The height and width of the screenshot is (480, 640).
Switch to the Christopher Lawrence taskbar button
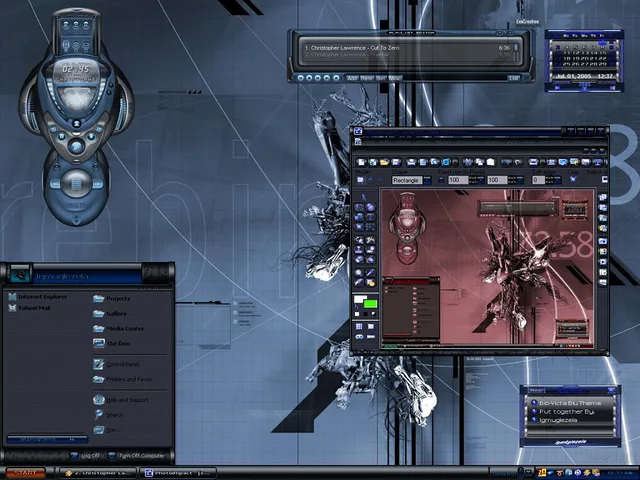click(98, 472)
